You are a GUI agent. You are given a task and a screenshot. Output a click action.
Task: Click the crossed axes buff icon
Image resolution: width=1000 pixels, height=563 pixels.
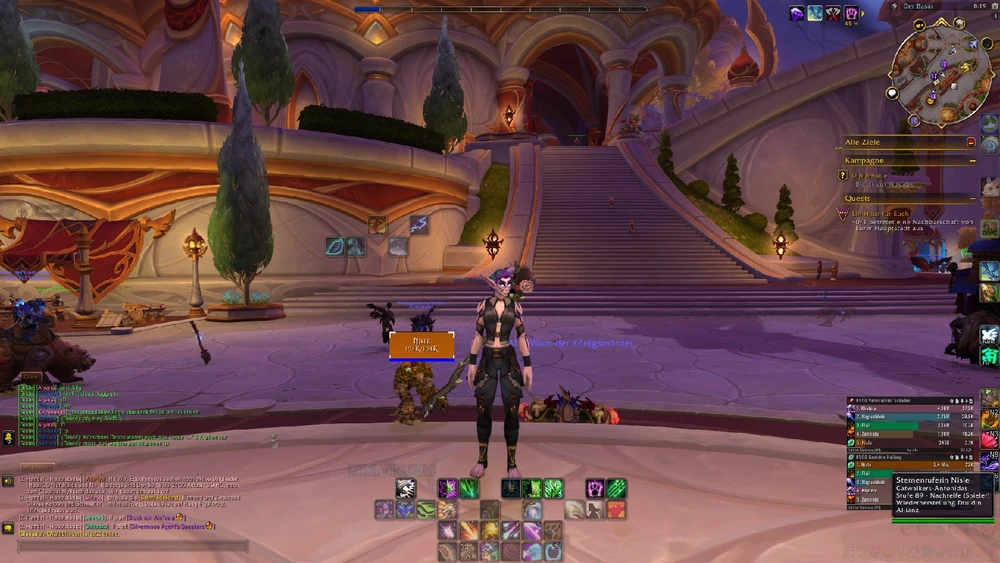(x=833, y=13)
